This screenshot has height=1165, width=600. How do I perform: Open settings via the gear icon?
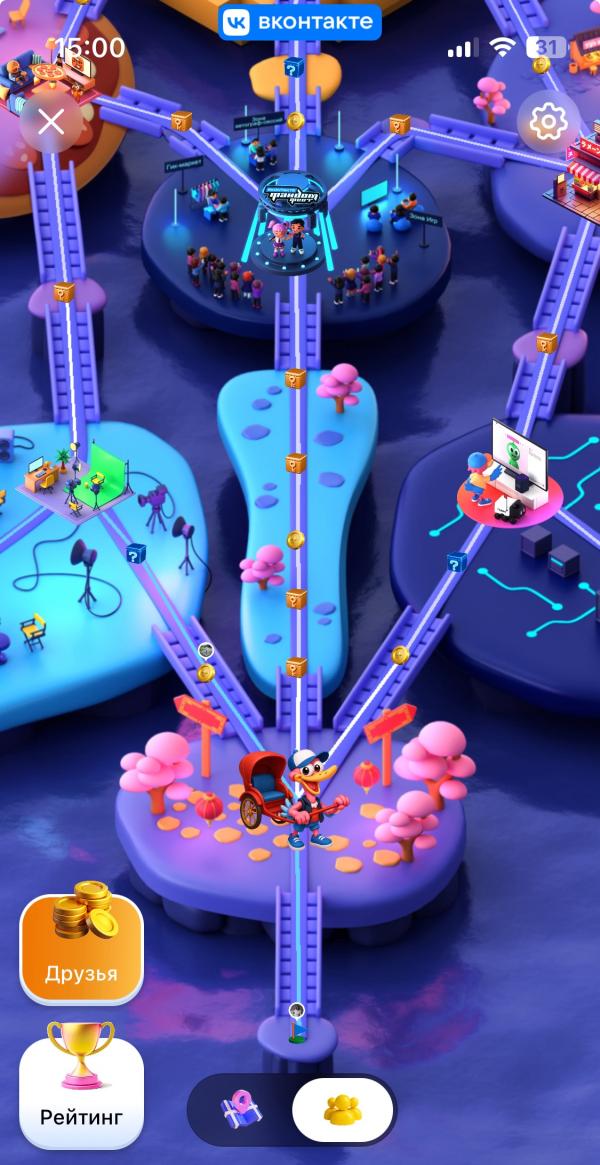tap(548, 122)
